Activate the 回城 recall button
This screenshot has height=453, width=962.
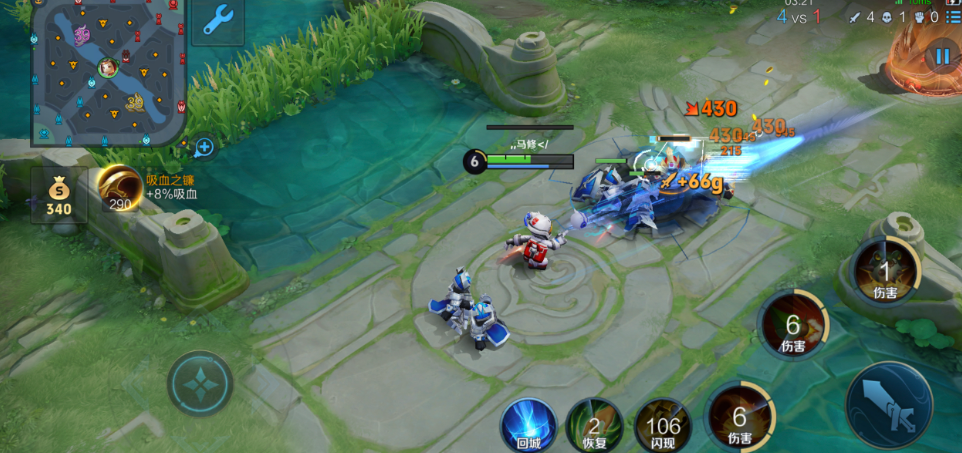click(x=528, y=424)
